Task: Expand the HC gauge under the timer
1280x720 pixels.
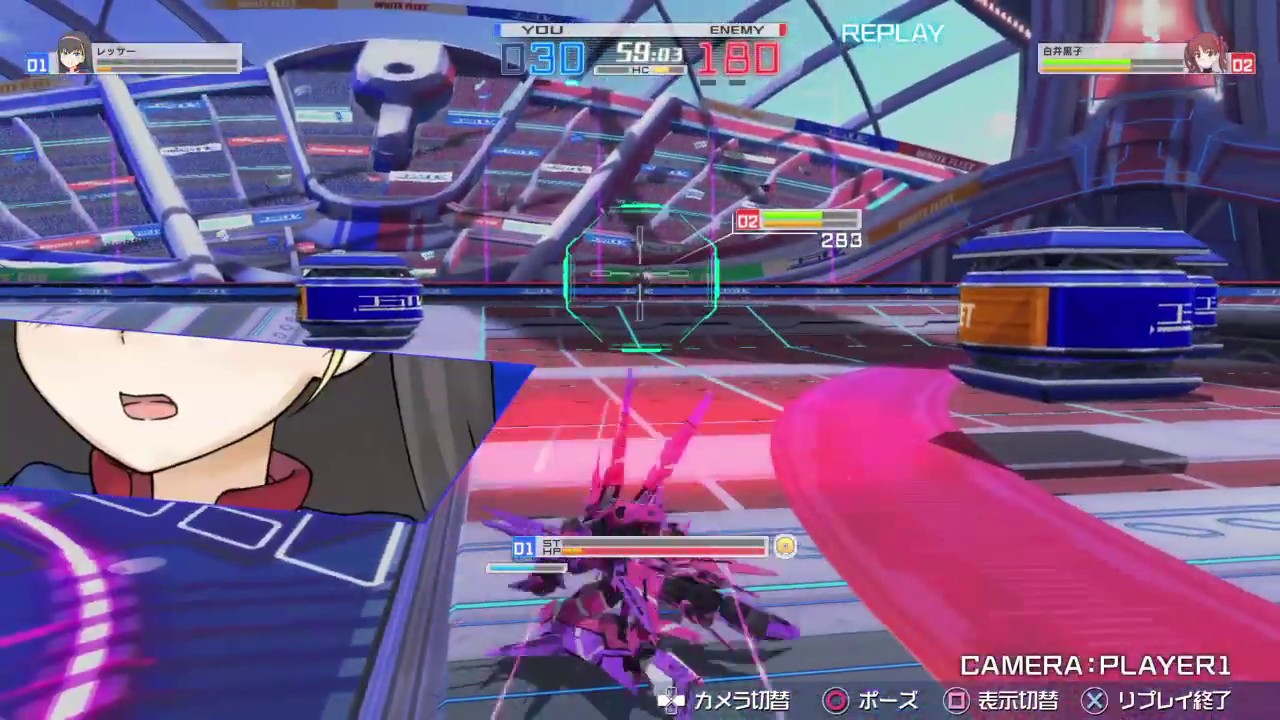Action: [x=640, y=70]
